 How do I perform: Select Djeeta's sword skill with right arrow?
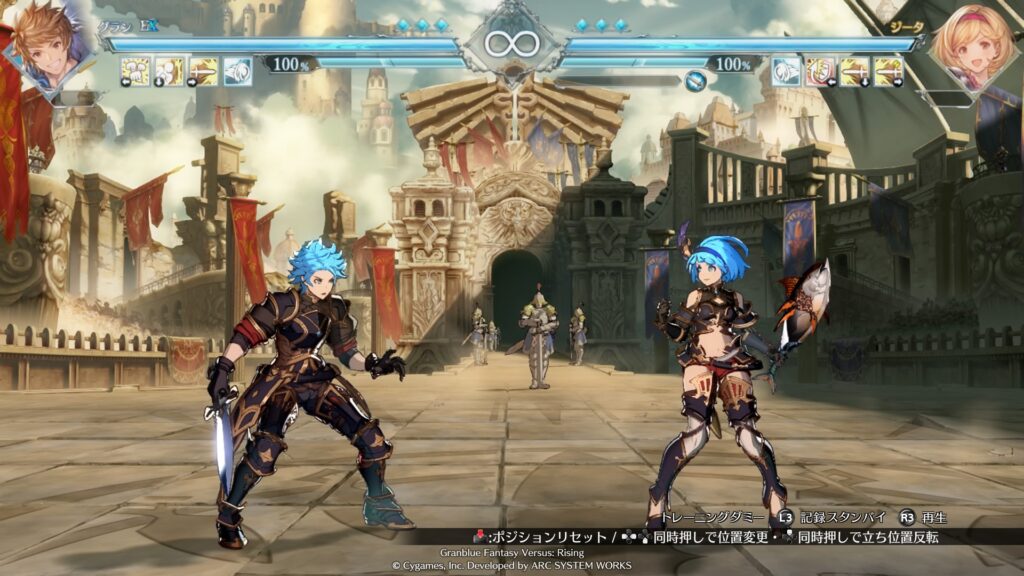point(889,71)
